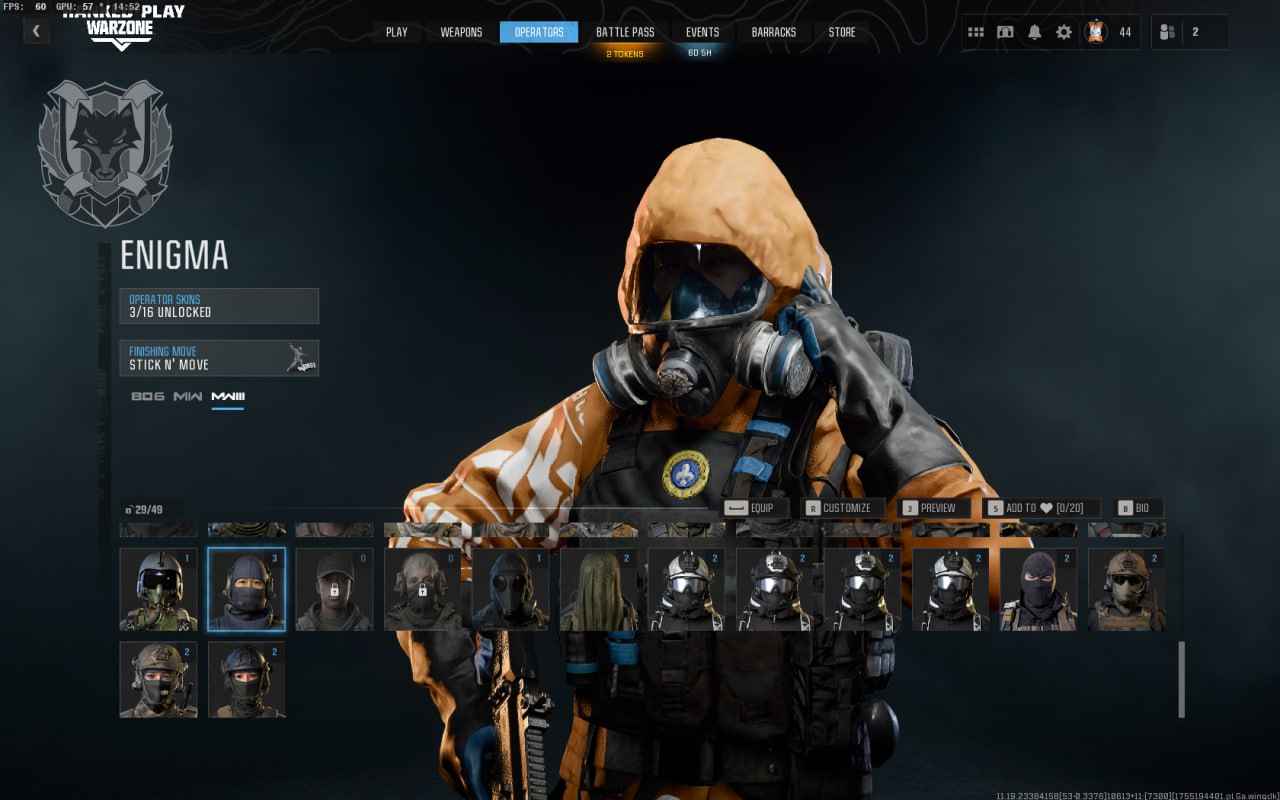Select the Operators tab

point(539,32)
